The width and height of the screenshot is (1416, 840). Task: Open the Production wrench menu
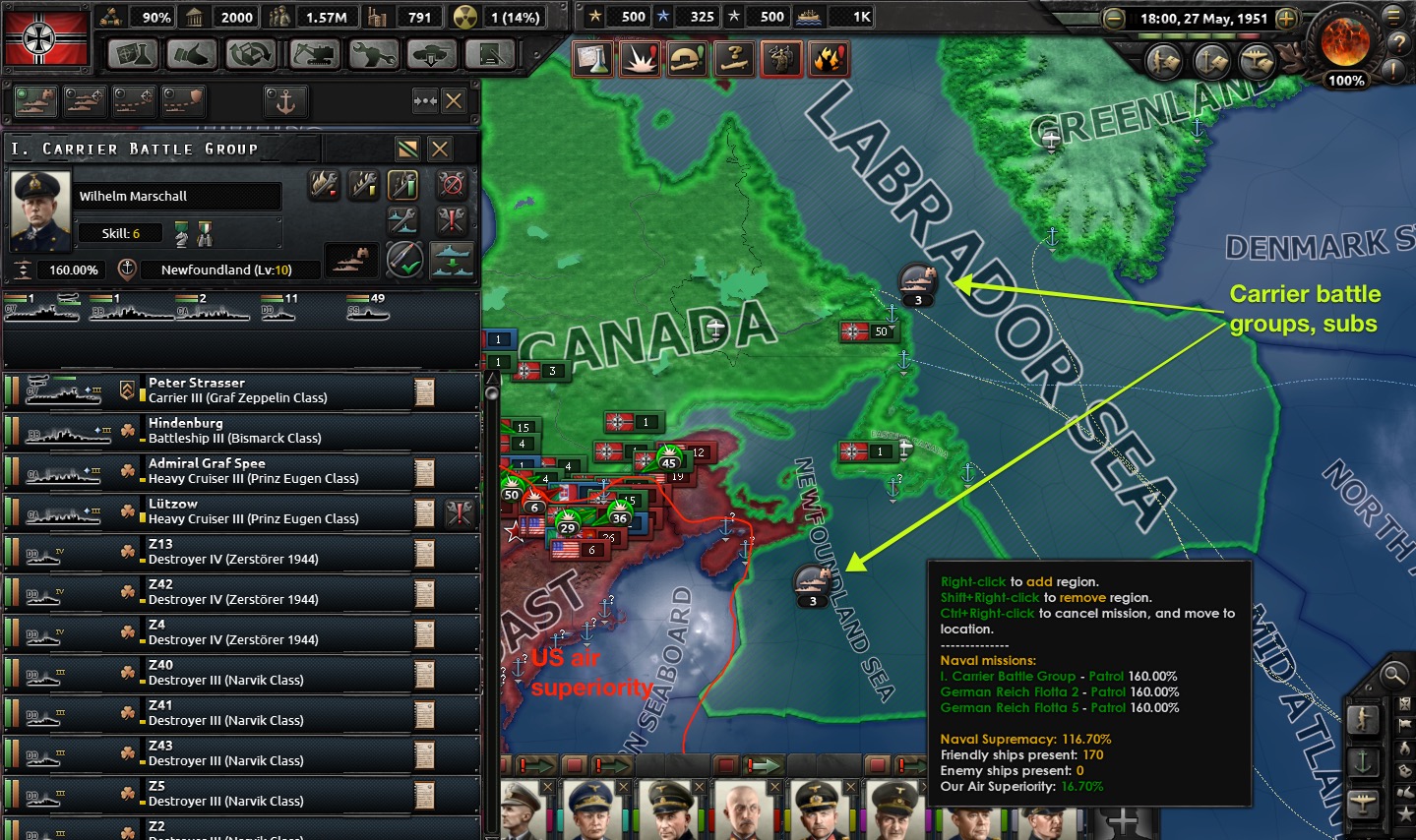372,54
